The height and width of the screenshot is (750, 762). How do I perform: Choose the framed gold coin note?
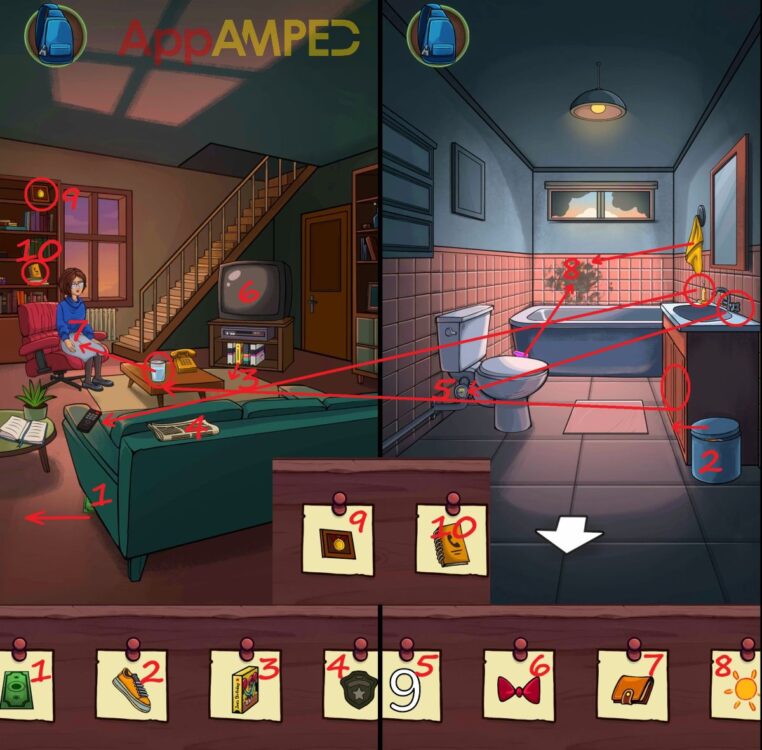[337, 540]
